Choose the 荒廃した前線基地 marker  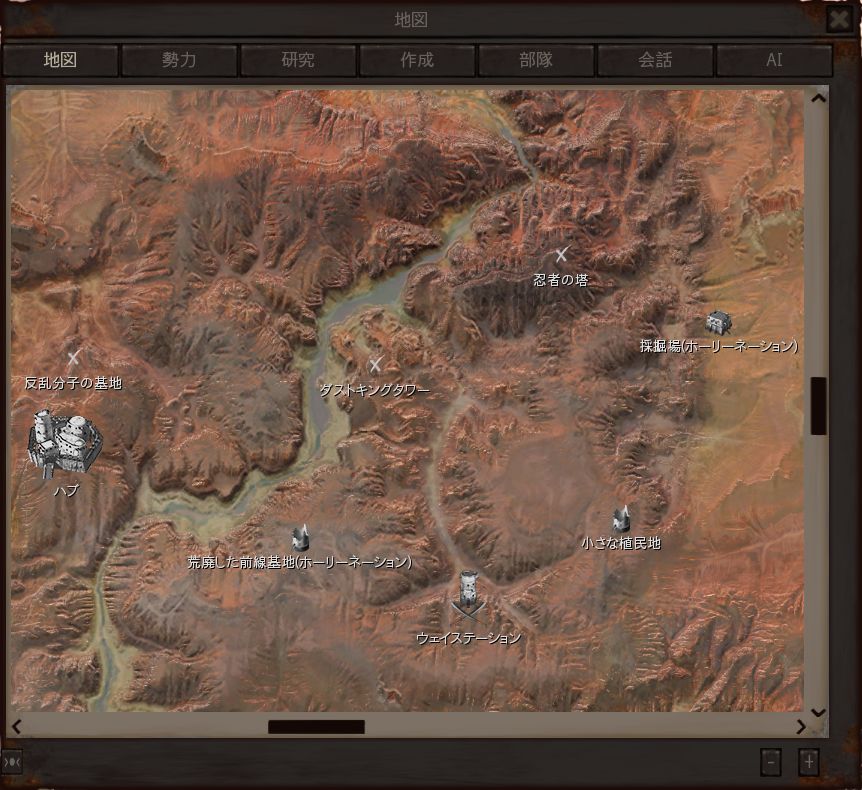pos(300,538)
